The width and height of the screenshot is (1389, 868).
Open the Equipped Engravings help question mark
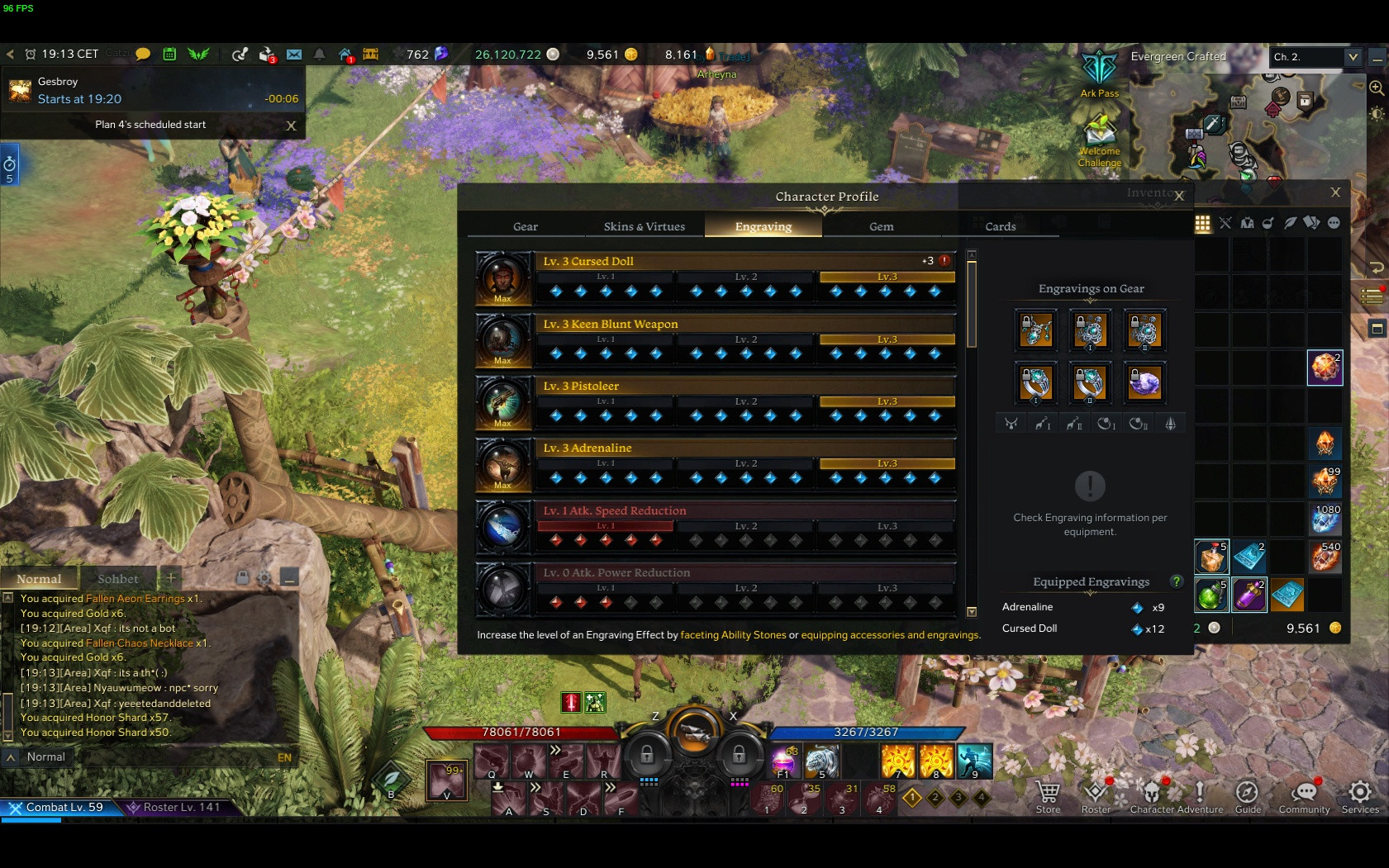(1177, 581)
